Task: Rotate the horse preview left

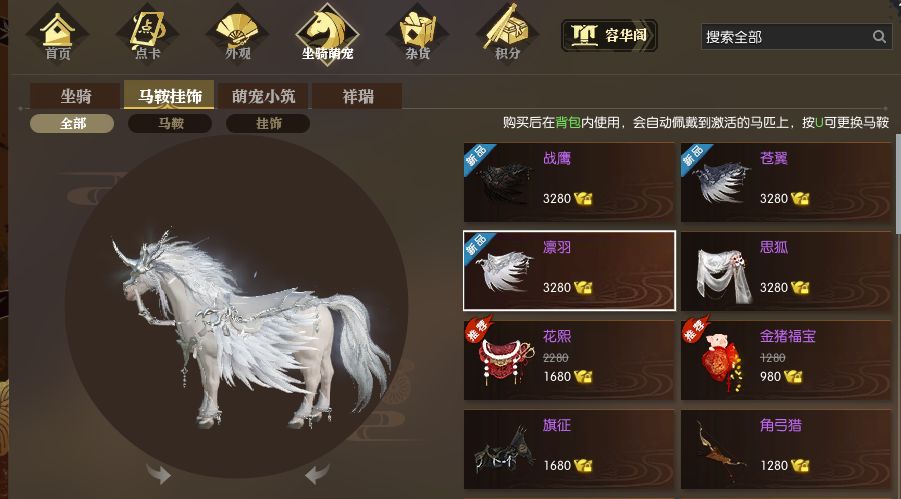Action: [x=158, y=473]
